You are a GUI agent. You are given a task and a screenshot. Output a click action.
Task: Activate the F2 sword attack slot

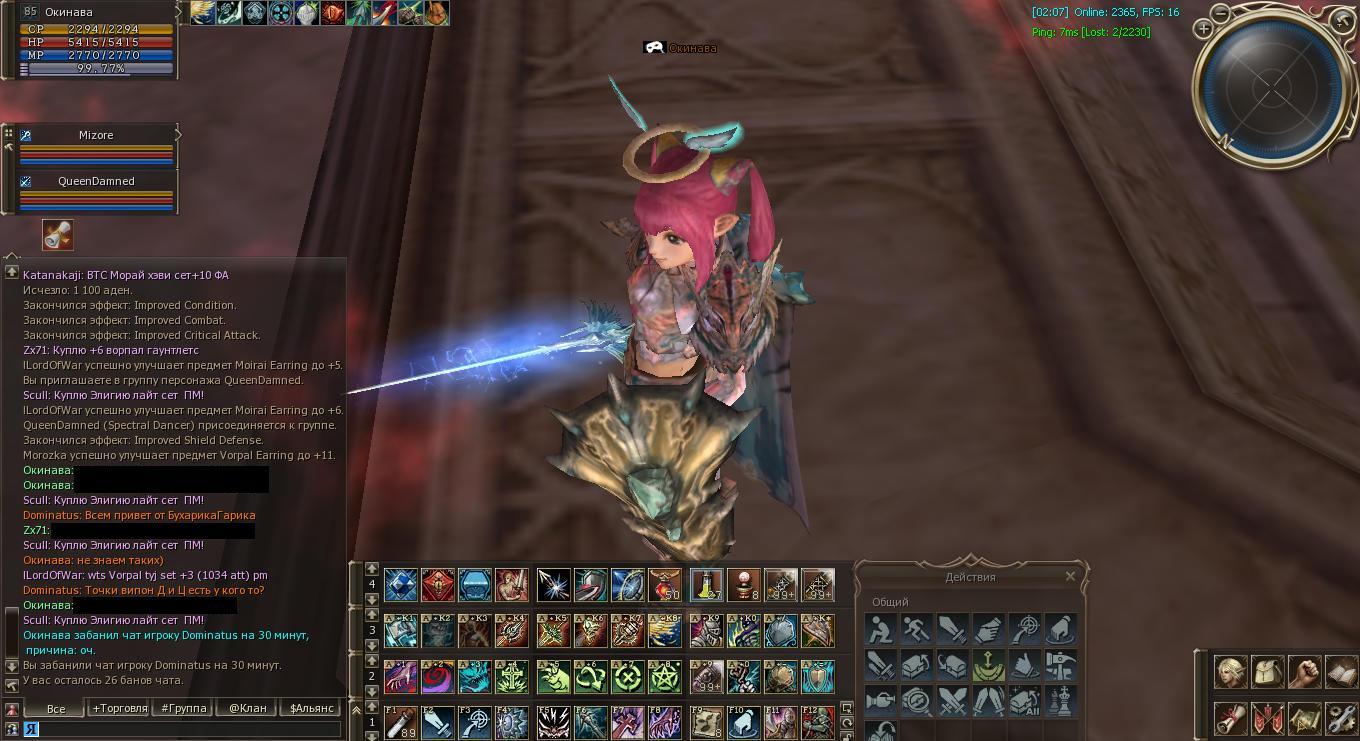click(438, 722)
